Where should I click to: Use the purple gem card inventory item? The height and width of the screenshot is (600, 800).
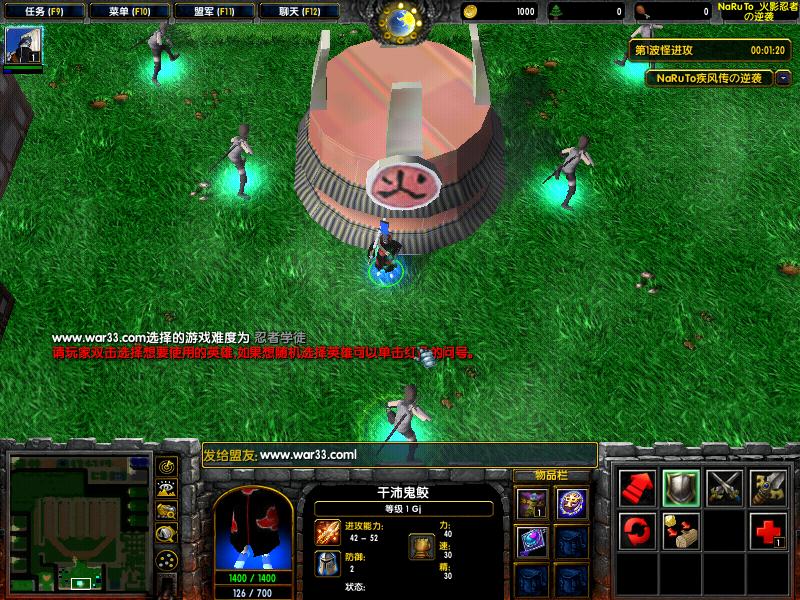[531, 542]
